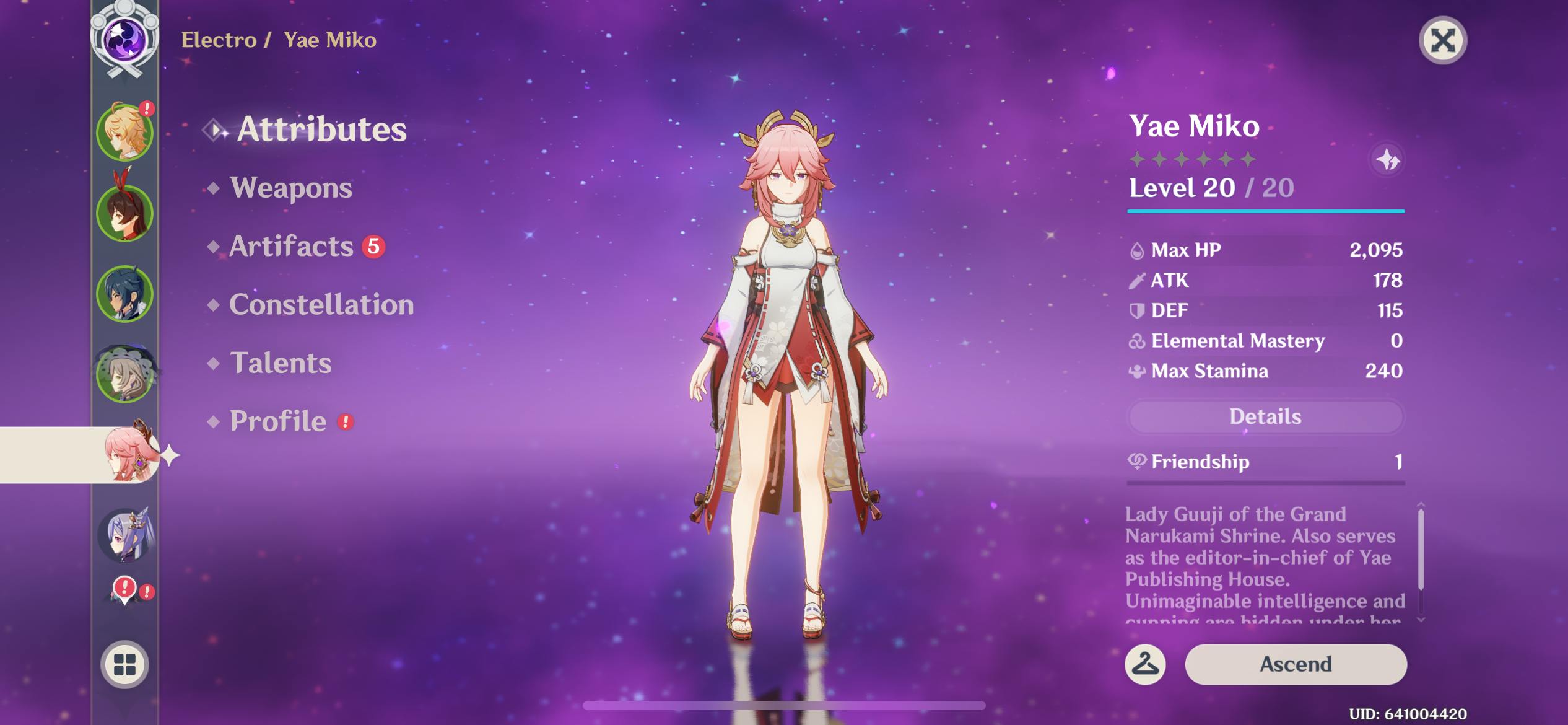Image resolution: width=1568 pixels, height=725 pixels.
Task: Open the four-square grid view button
Action: click(x=124, y=664)
